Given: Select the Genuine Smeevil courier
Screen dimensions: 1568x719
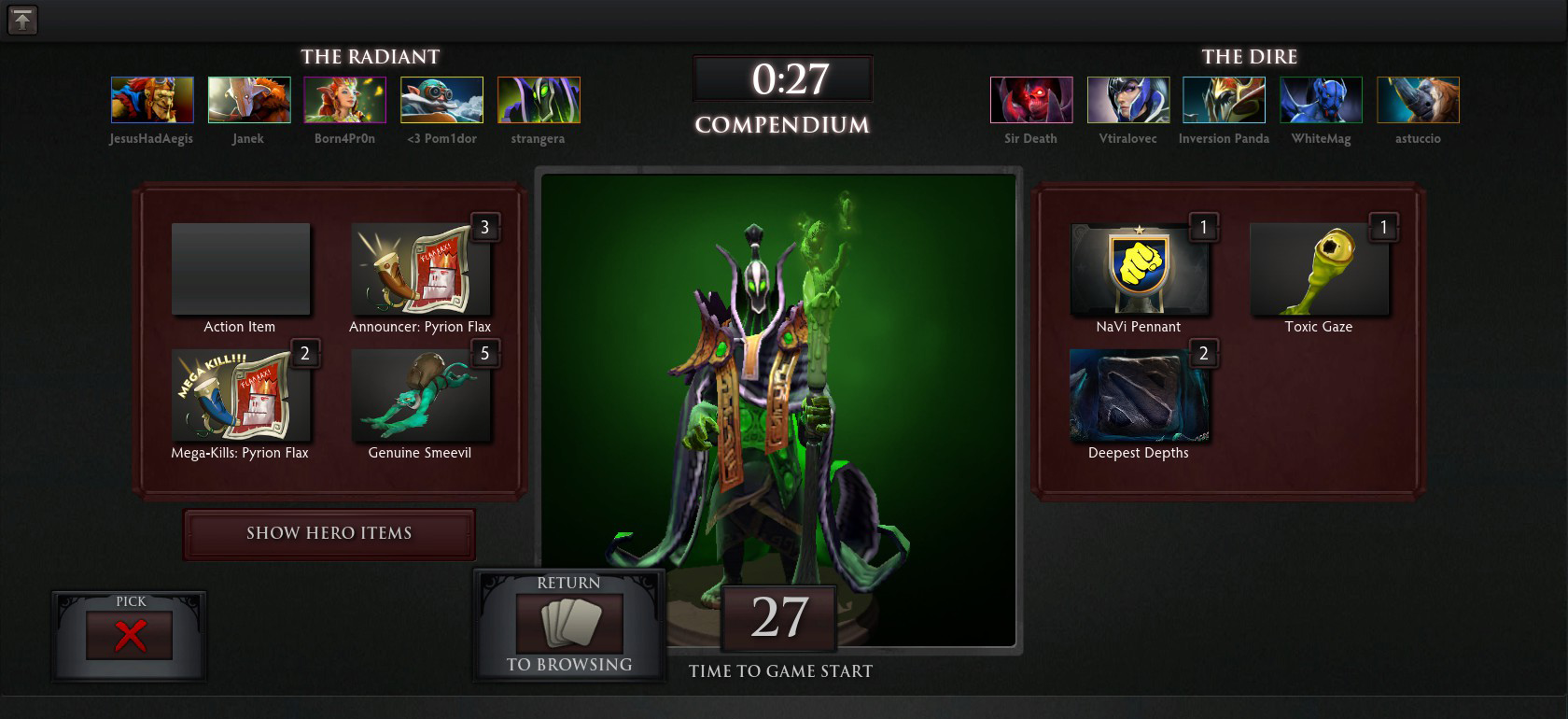Looking at the screenshot, I should tap(420, 395).
